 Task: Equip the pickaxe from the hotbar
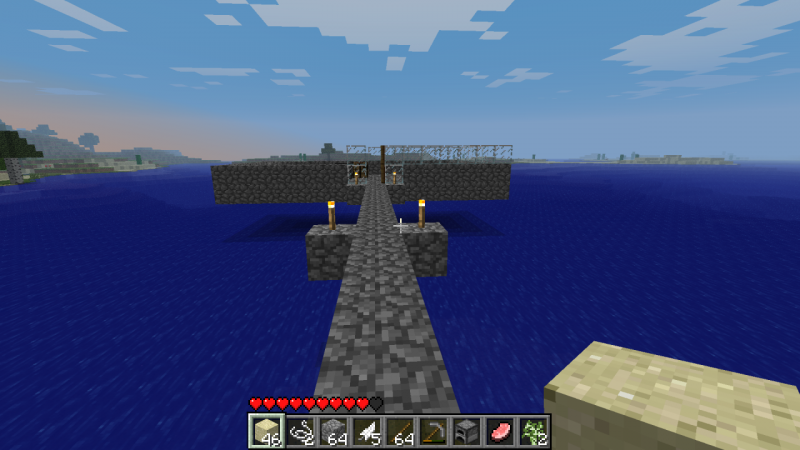[x=434, y=431]
